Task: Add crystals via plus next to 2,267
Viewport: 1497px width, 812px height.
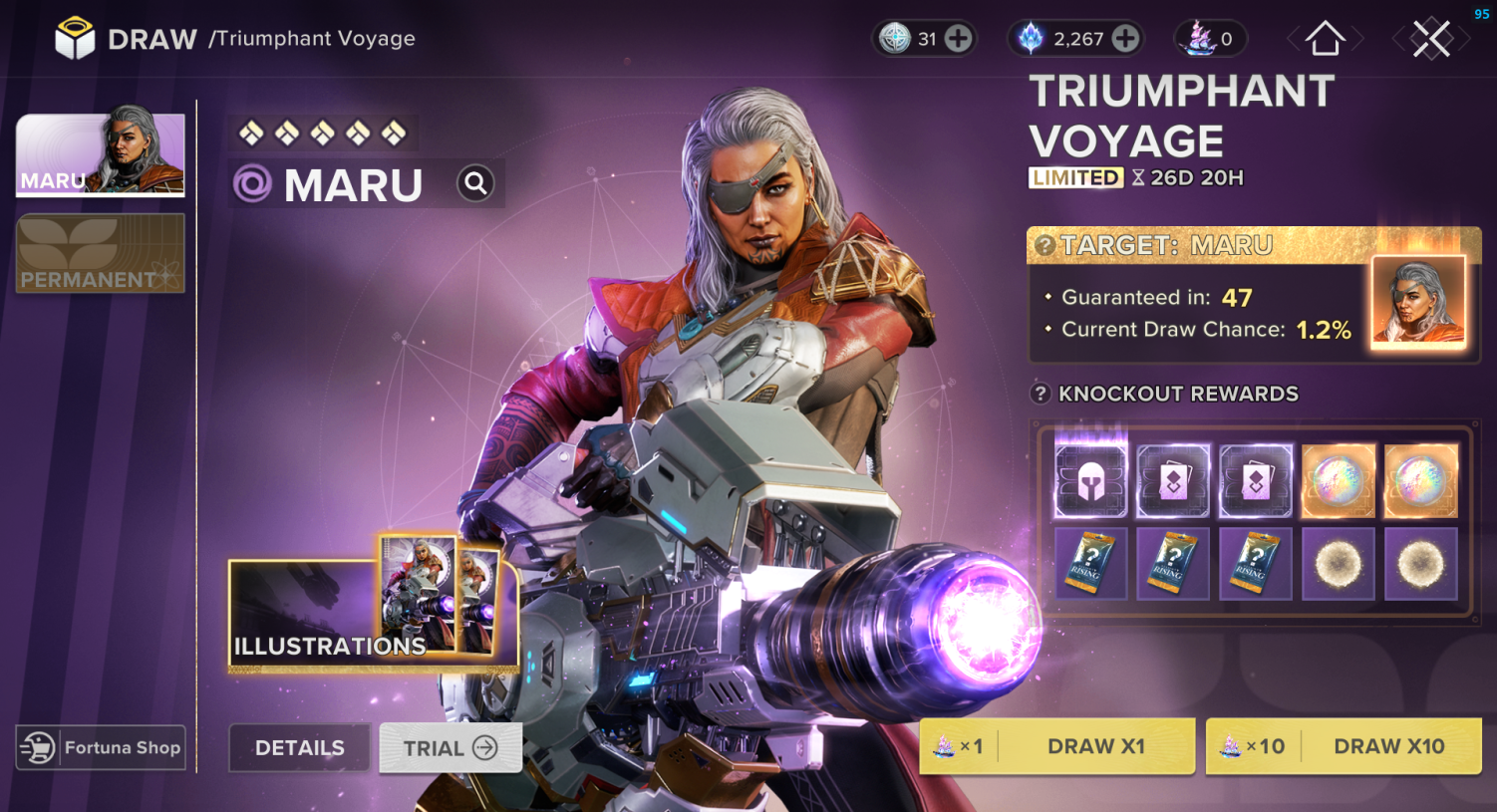Action: tap(1125, 38)
